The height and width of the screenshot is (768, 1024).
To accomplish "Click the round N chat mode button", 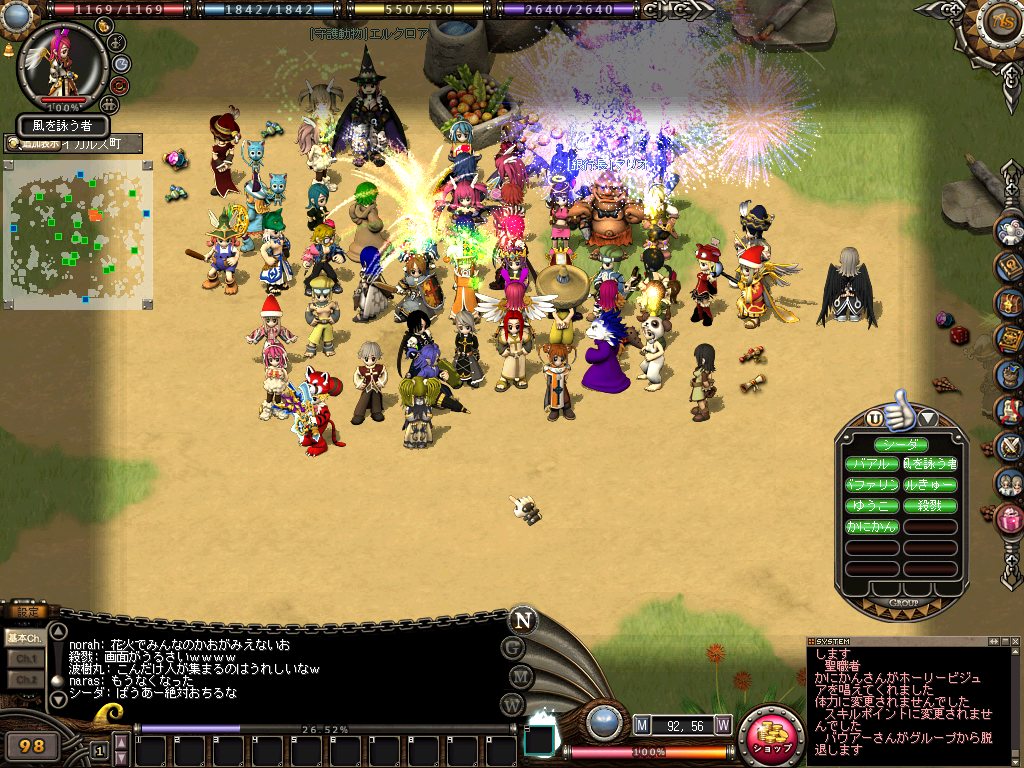I will coord(521,619).
